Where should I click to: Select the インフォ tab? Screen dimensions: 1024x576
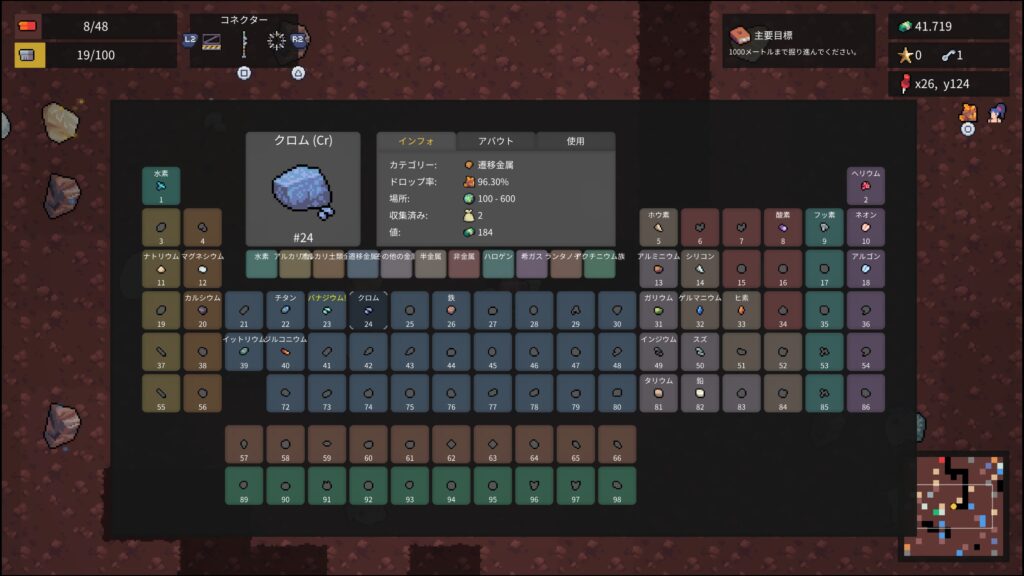tap(415, 141)
